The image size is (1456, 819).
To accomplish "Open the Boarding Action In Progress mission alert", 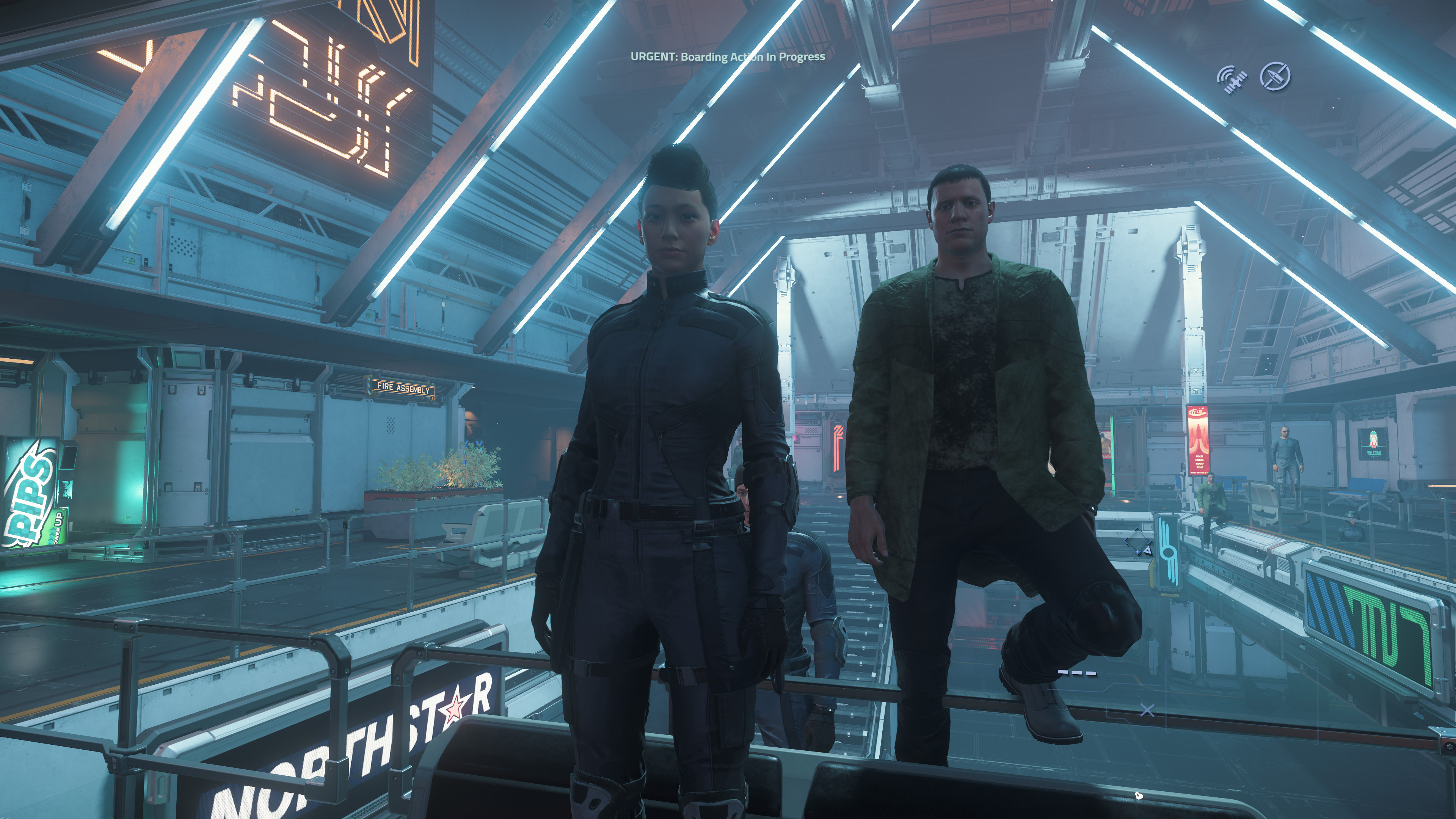I will 728,56.
